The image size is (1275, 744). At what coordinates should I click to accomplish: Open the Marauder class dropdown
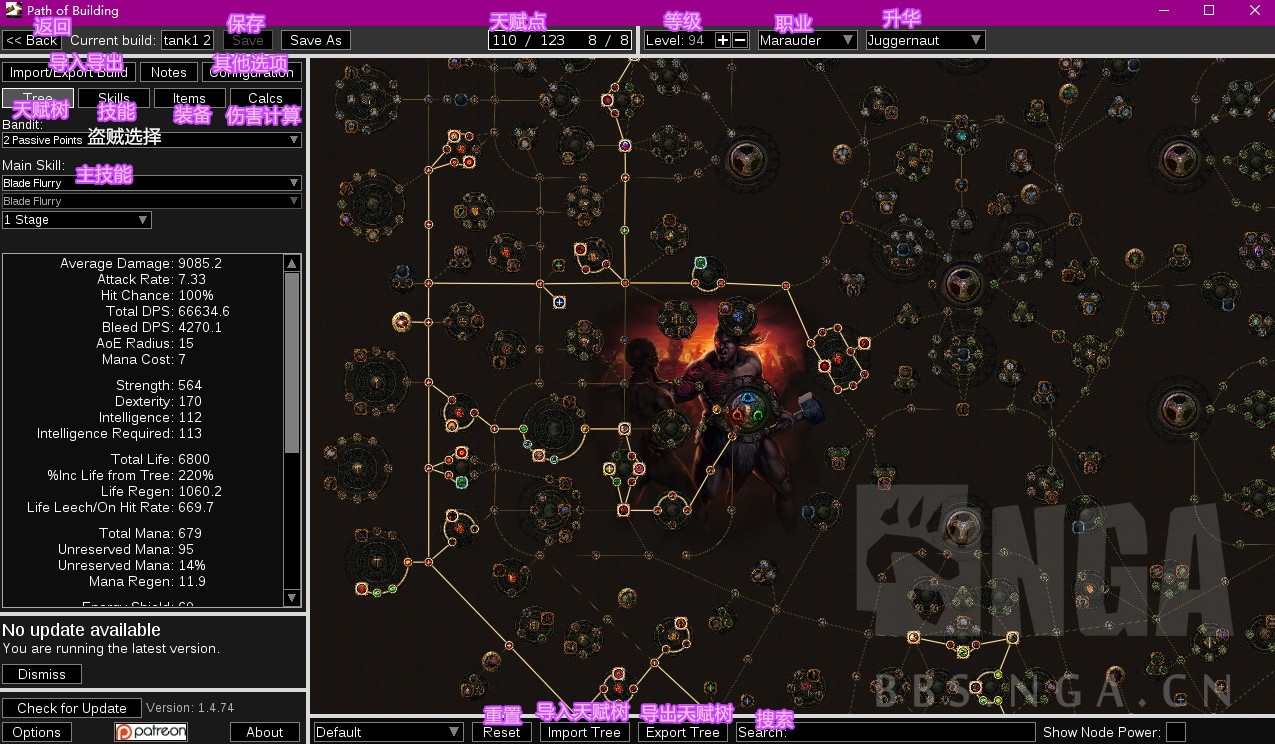pyautogui.click(x=807, y=40)
